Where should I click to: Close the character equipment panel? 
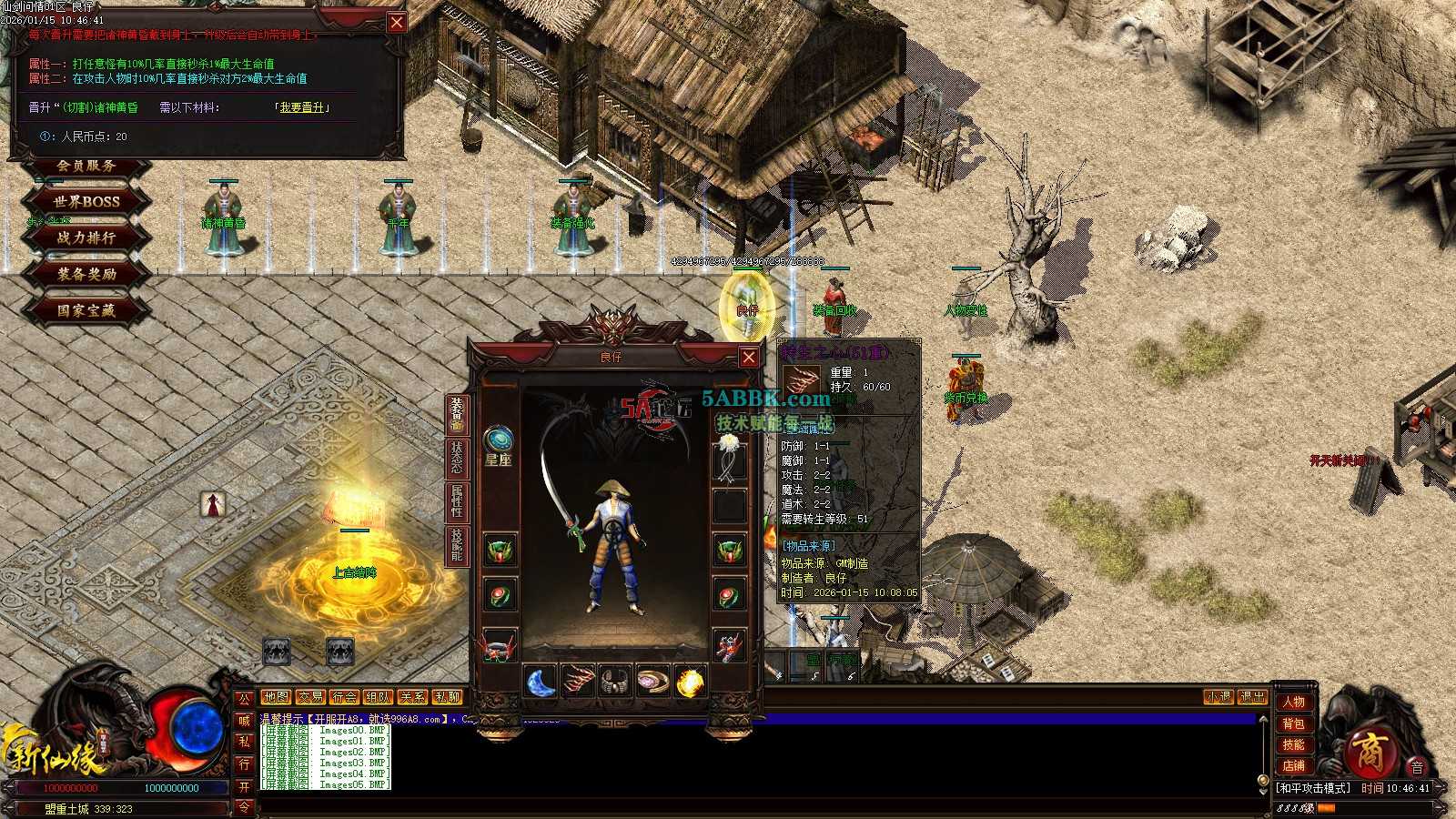point(748,357)
